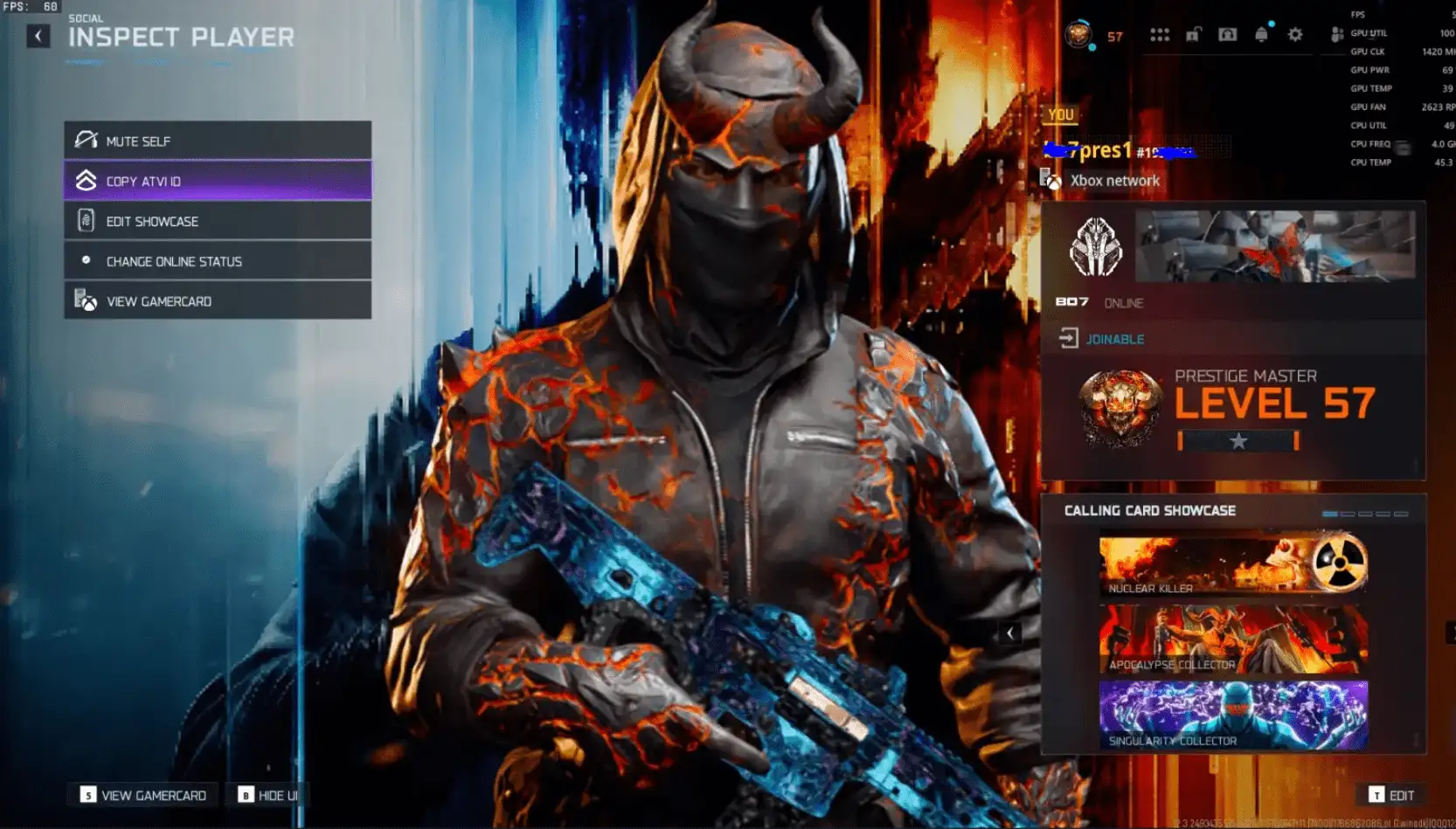Image resolution: width=1456 pixels, height=829 pixels.
Task: Open the social friends icon
Action: coord(1335,35)
